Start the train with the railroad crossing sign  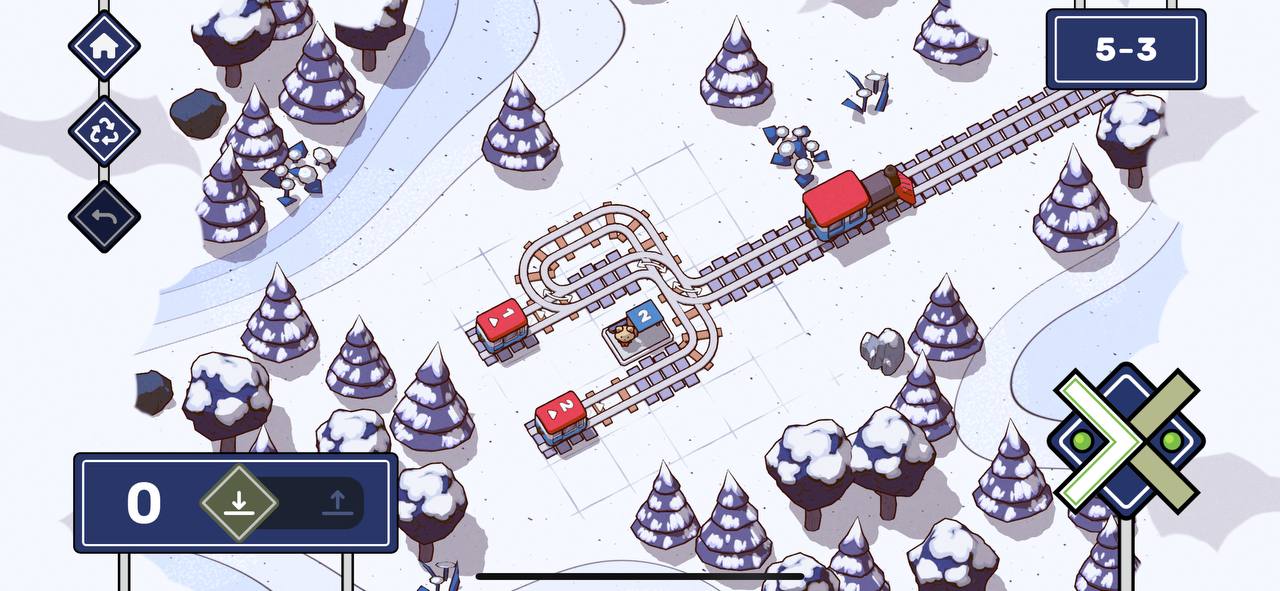click(x=1126, y=439)
